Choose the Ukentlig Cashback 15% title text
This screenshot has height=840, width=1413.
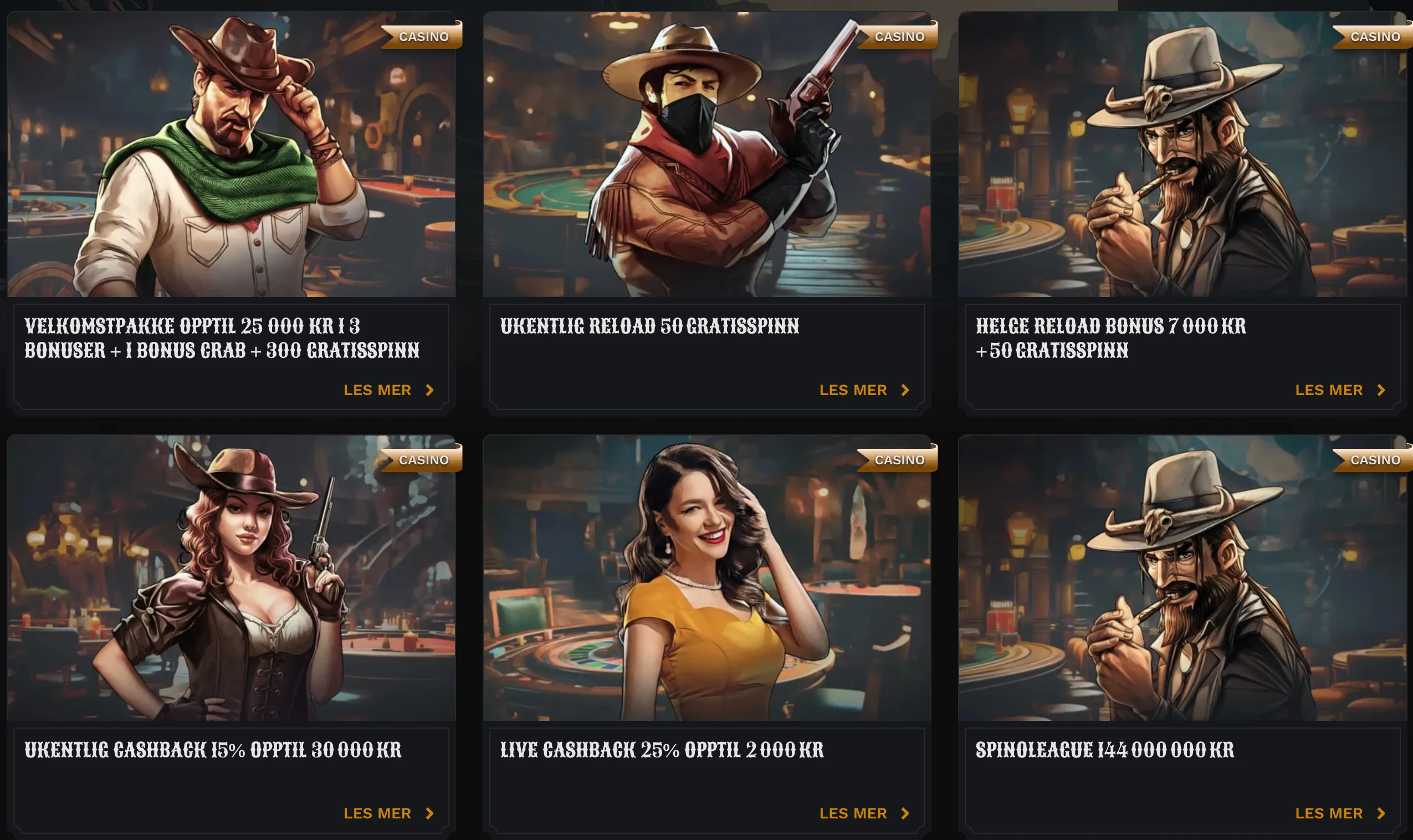tap(213, 750)
